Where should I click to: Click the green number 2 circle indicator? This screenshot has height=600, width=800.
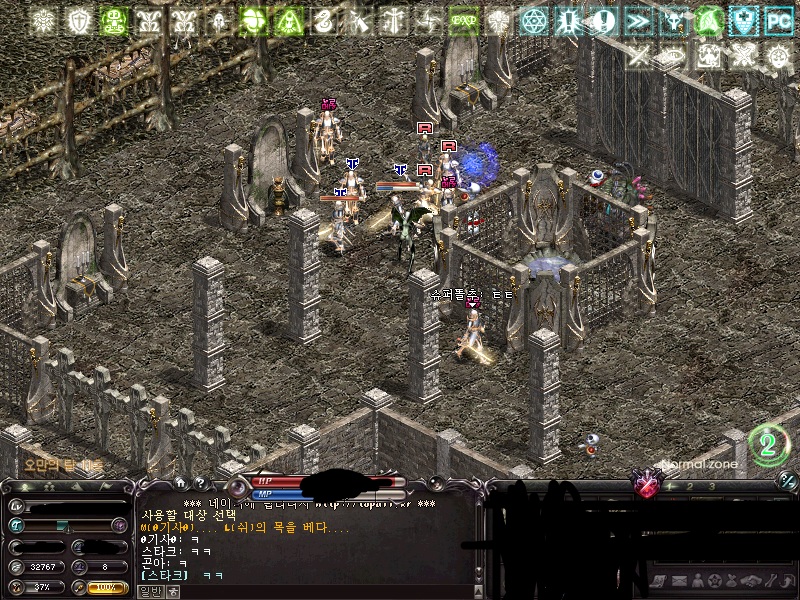(x=768, y=444)
